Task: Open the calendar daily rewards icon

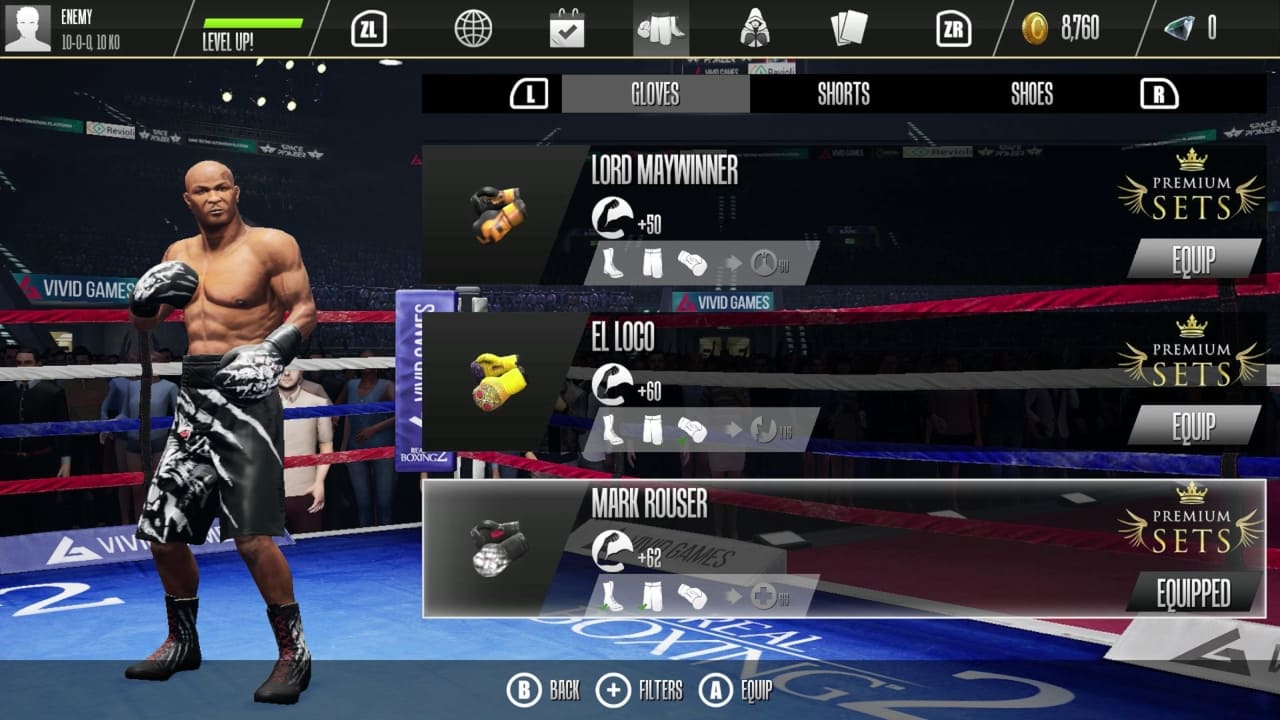Action: click(566, 29)
